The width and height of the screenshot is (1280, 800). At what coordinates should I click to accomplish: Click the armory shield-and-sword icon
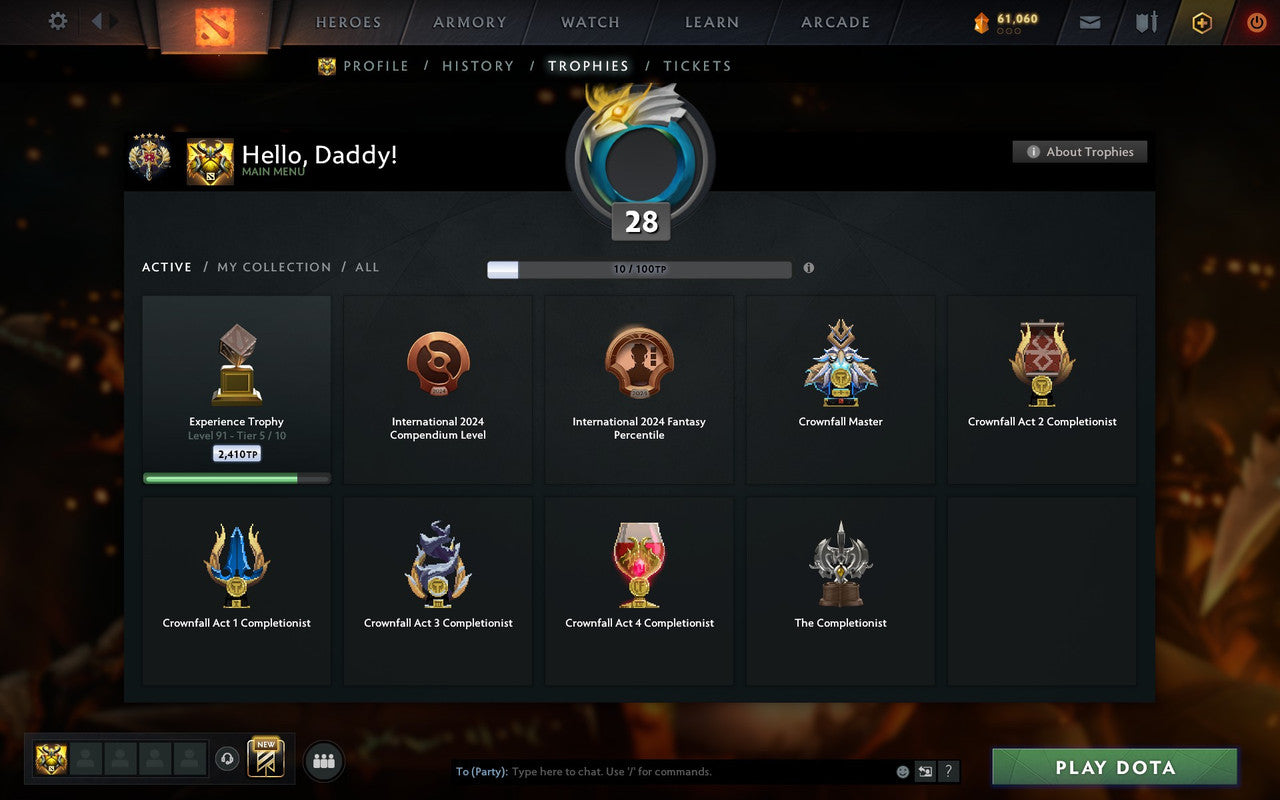point(1145,22)
